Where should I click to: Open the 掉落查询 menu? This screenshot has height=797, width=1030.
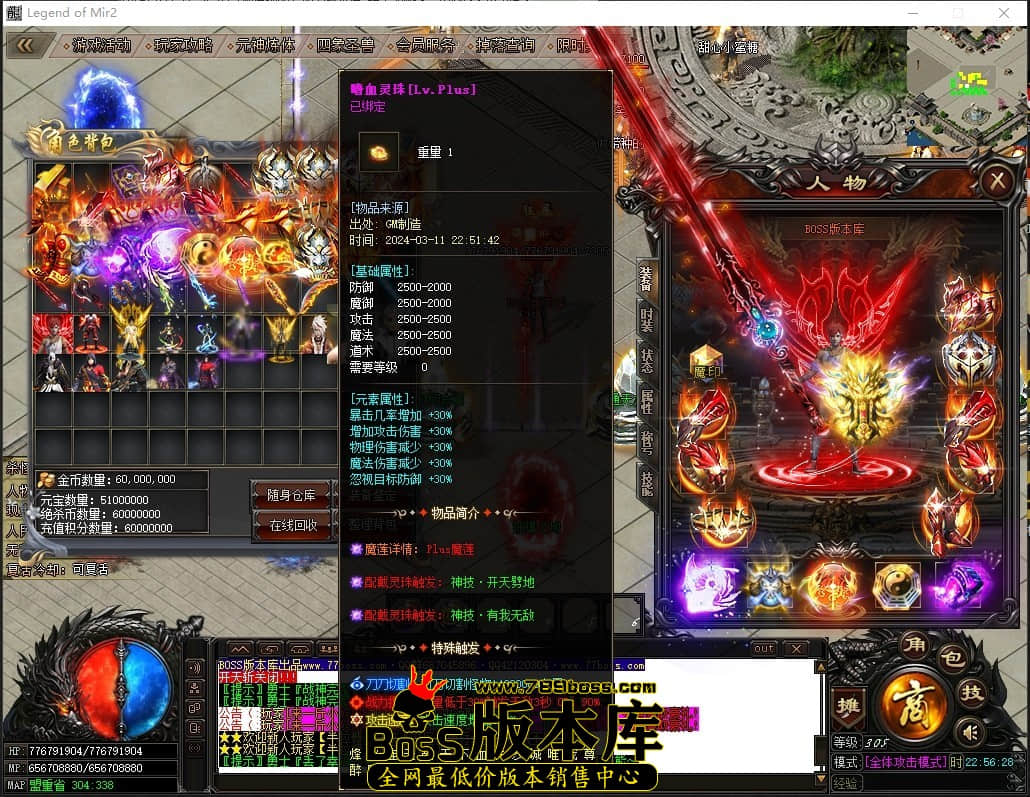click(x=505, y=45)
